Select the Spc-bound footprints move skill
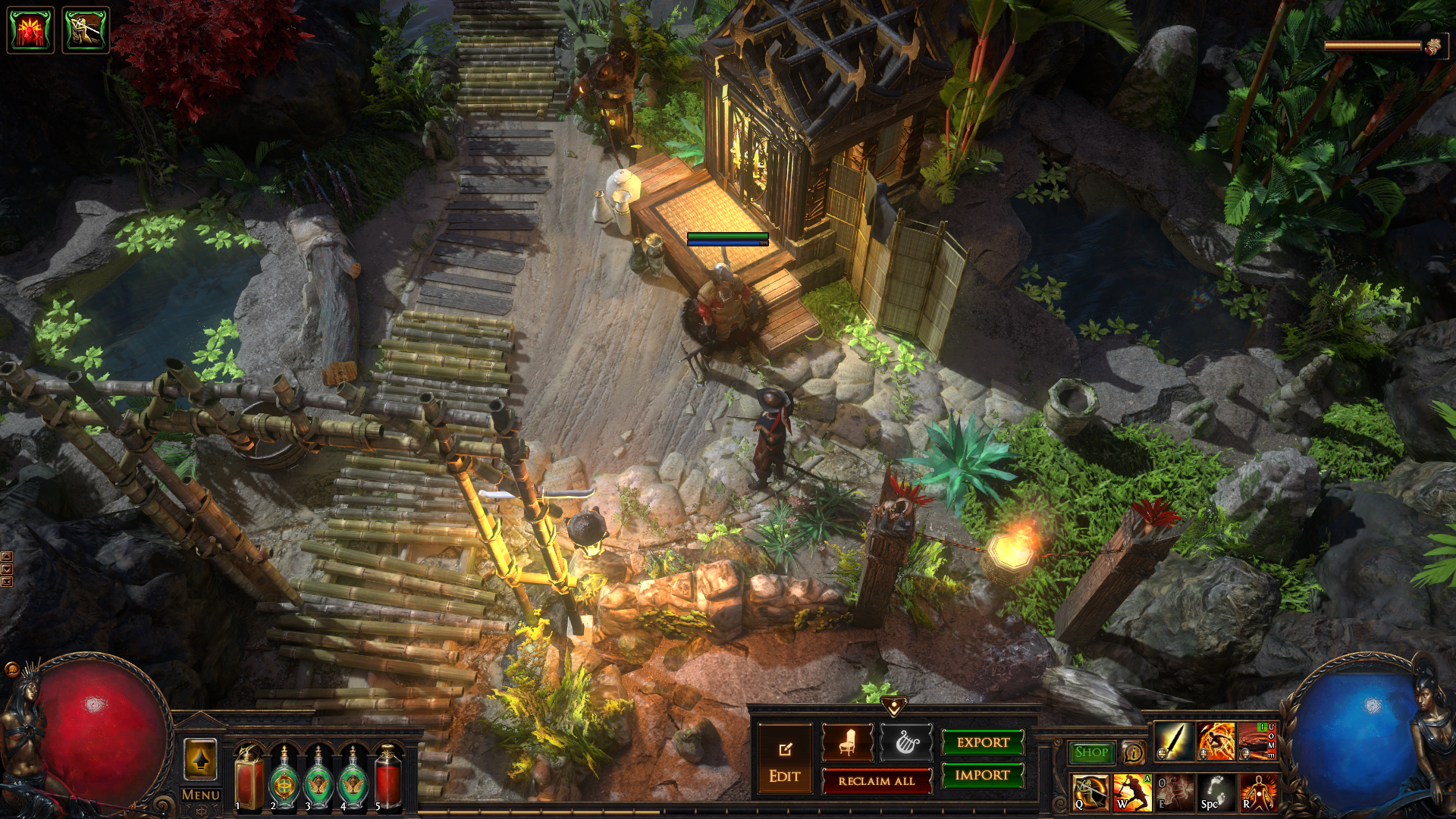This screenshot has height=819, width=1456. [x=1216, y=792]
